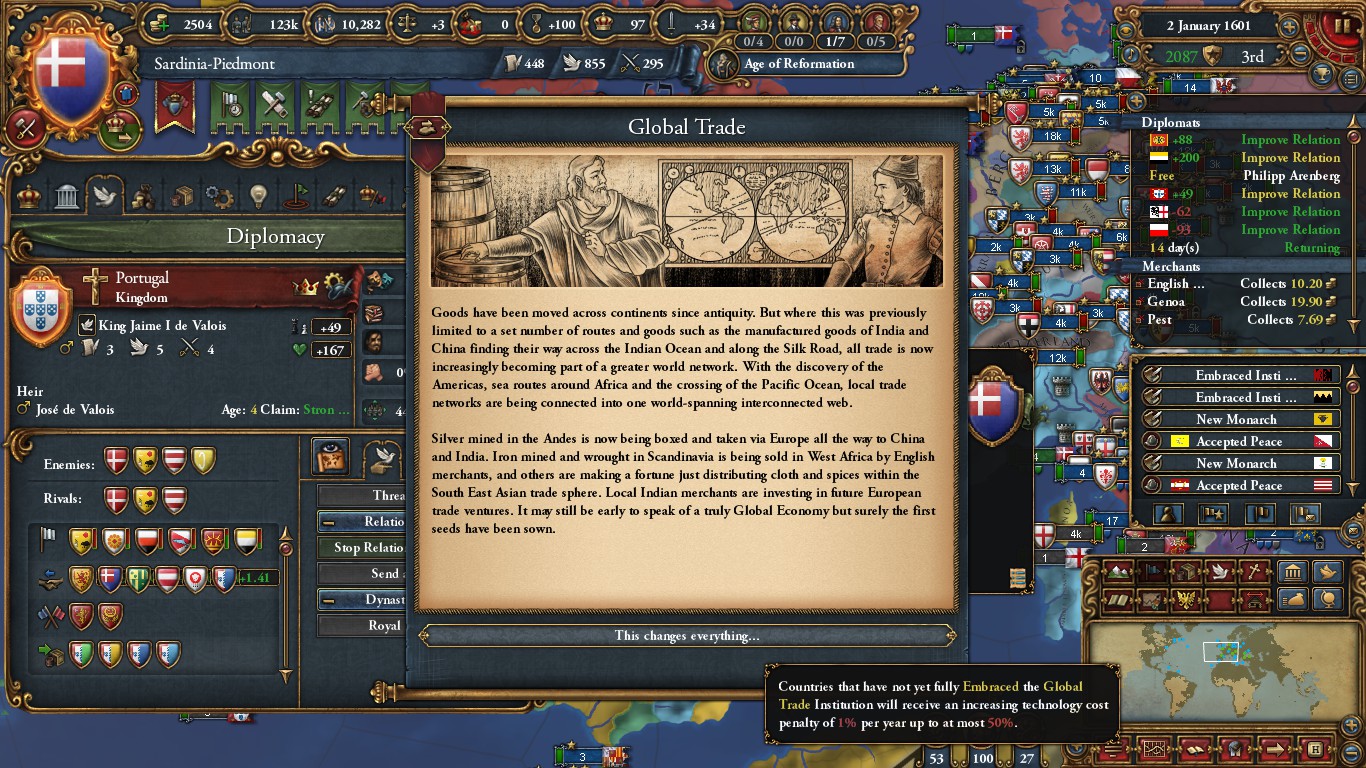1366x768 pixels.
Task: Open the Government tab with the columned building
Action: (67, 195)
